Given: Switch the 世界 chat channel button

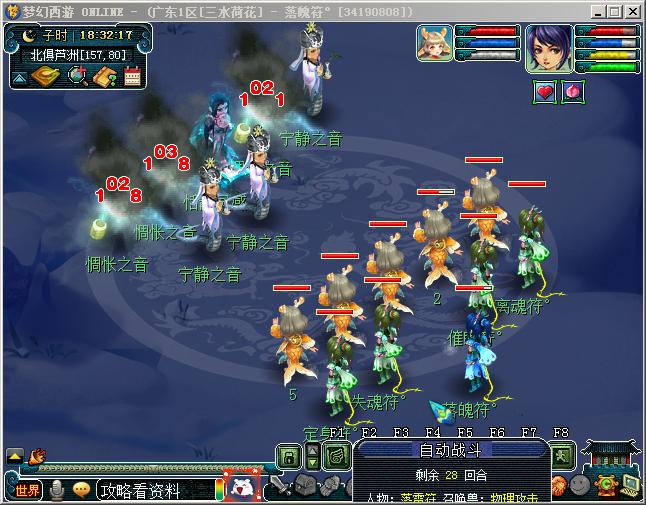Looking at the screenshot, I should 28,490.
